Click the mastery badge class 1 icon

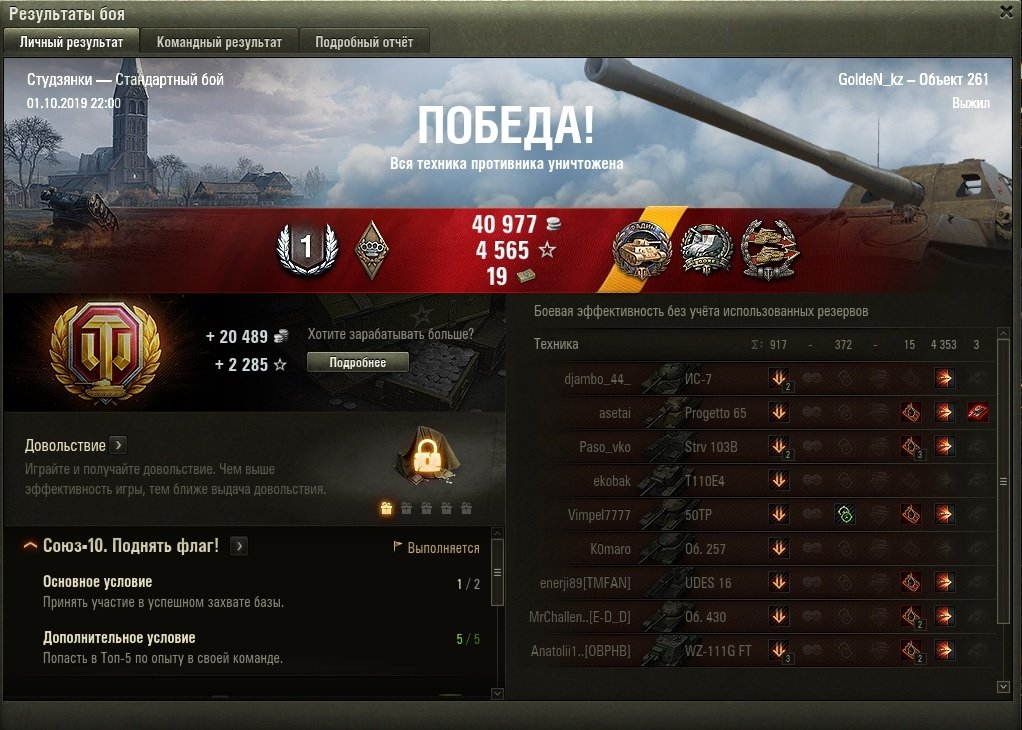[x=307, y=248]
